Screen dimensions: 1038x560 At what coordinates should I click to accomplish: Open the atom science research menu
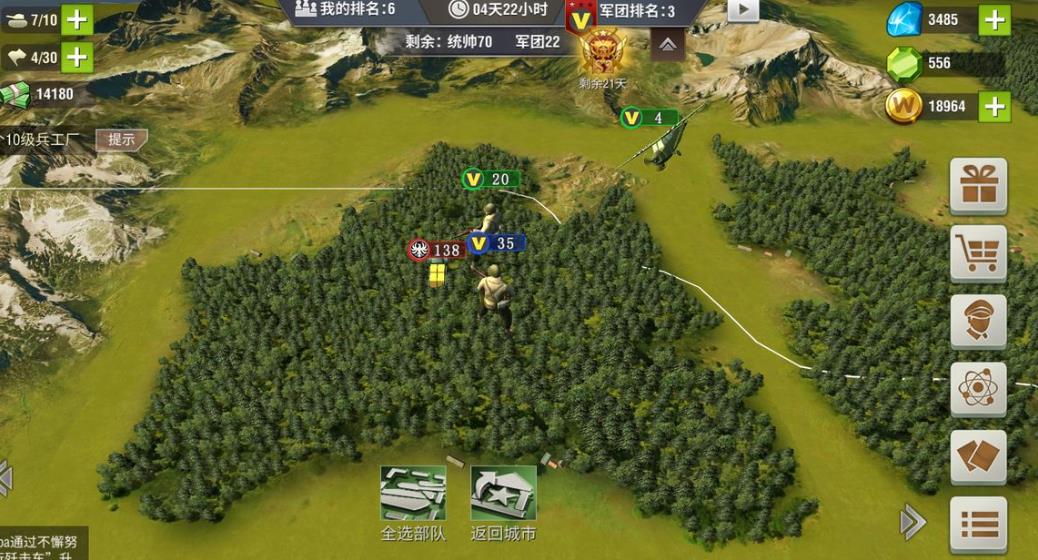(x=977, y=387)
